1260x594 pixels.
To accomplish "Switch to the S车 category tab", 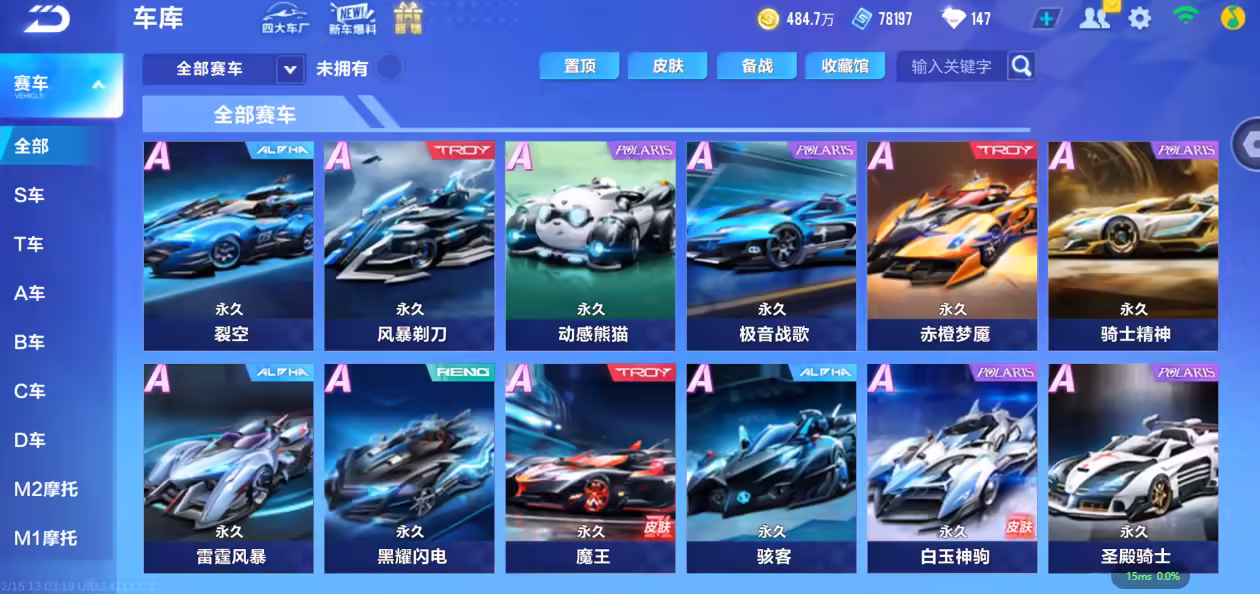I will click(29, 195).
